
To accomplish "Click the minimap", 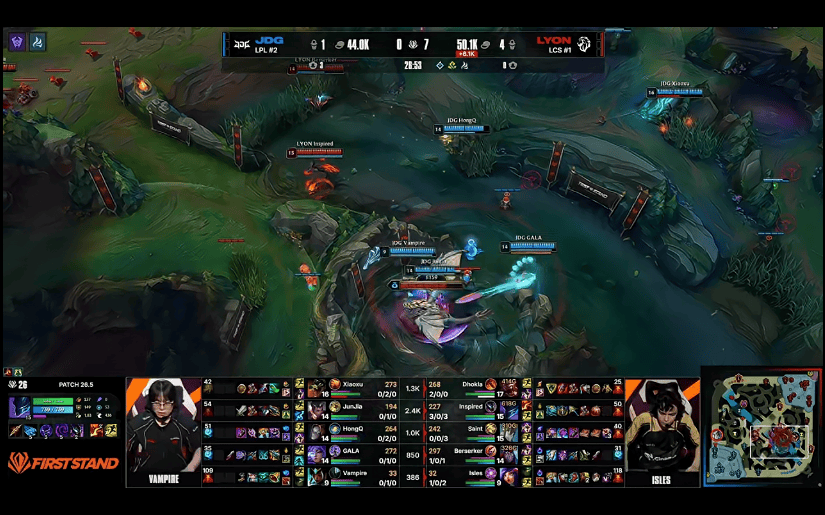I will [762, 427].
